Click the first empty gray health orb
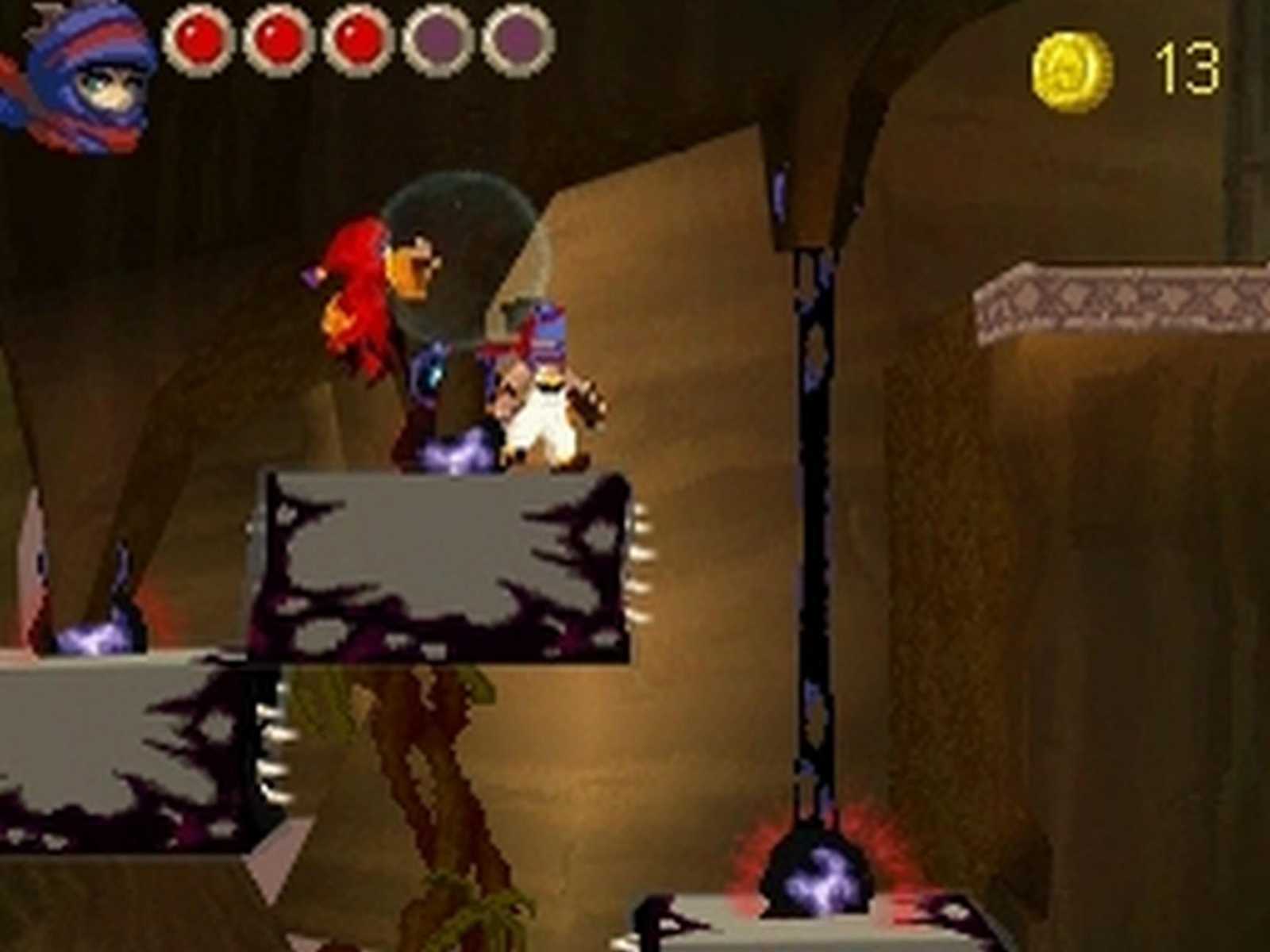 coord(435,38)
